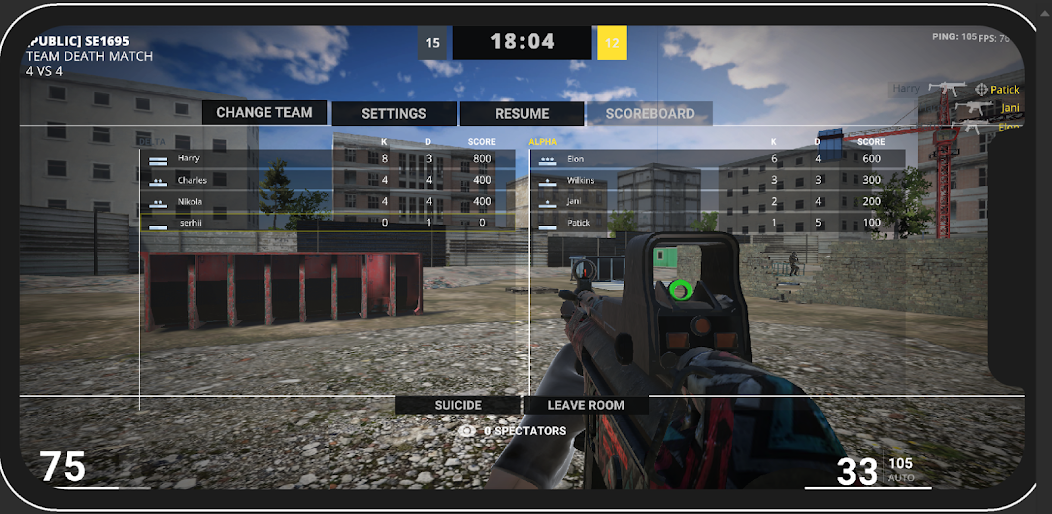1052x514 pixels.
Task: Resume the match
Action: 522,114
